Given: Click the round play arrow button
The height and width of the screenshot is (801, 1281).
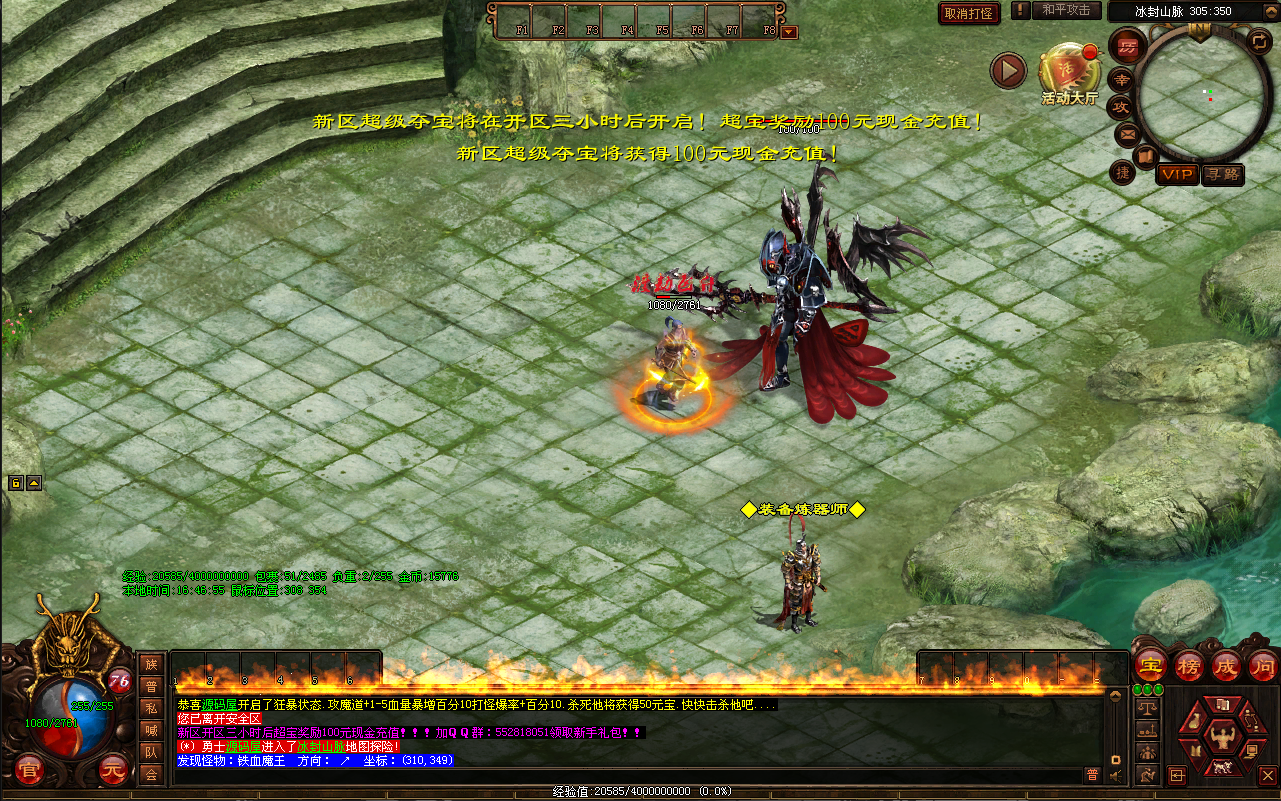Looking at the screenshot, I should click(1008, 71).
